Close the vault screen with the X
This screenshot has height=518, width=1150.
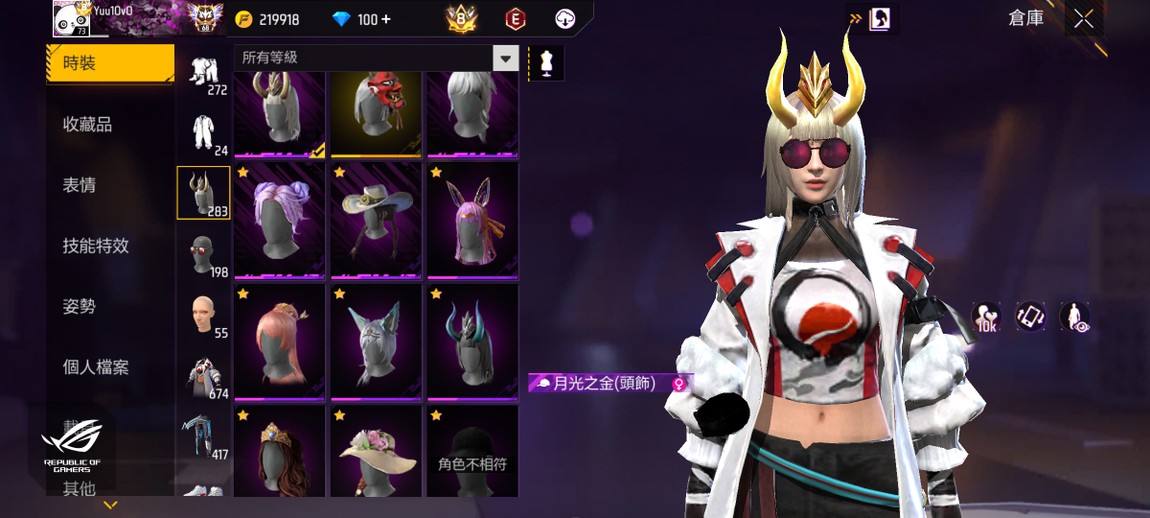click(x=1083, y=19)
